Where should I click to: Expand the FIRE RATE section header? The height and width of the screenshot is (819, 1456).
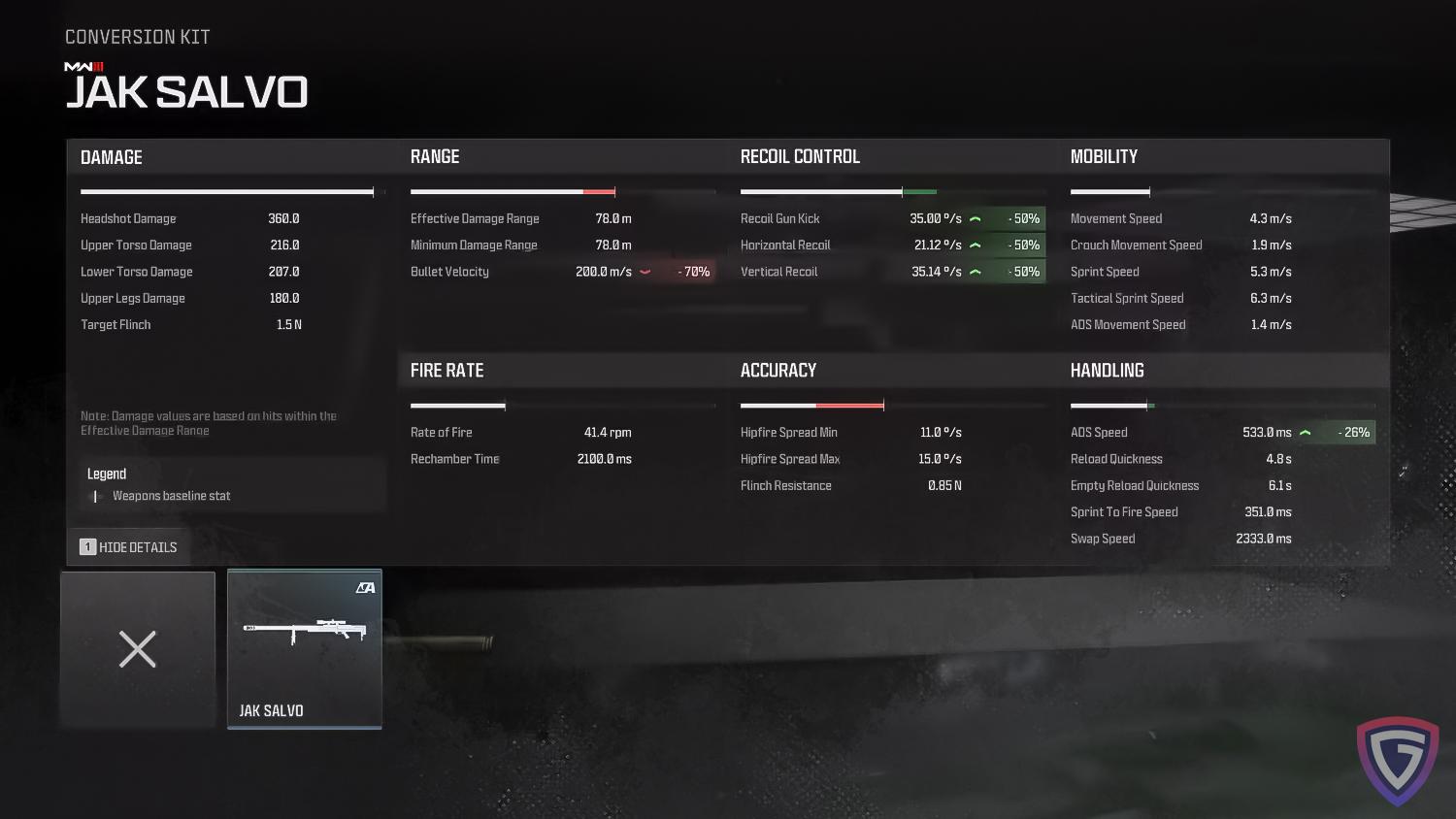click(x=447, y=370)
